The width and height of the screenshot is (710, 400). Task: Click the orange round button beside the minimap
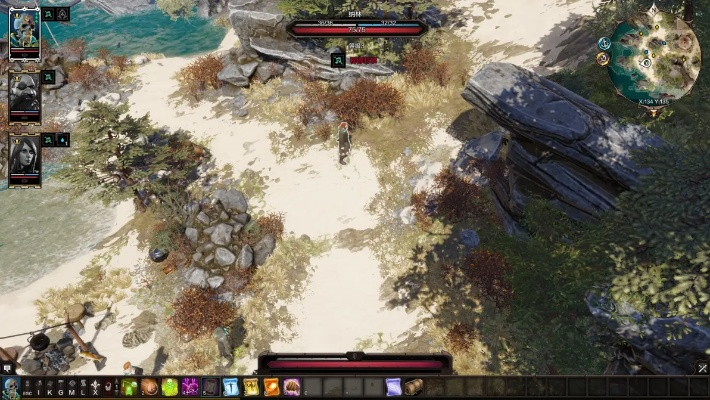coord(602,59)
